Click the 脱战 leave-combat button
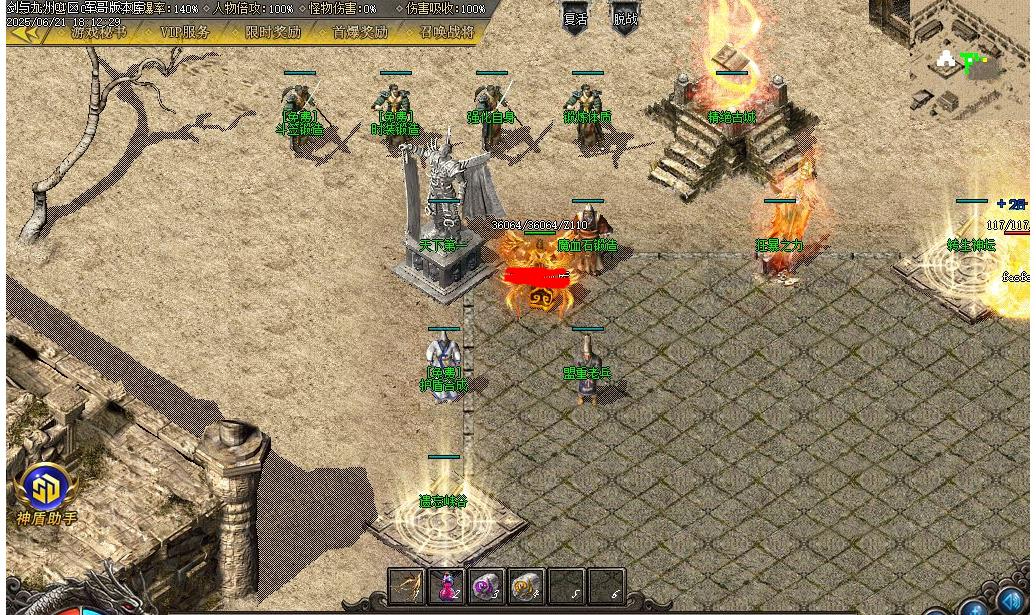 click(x=625, y=19)
